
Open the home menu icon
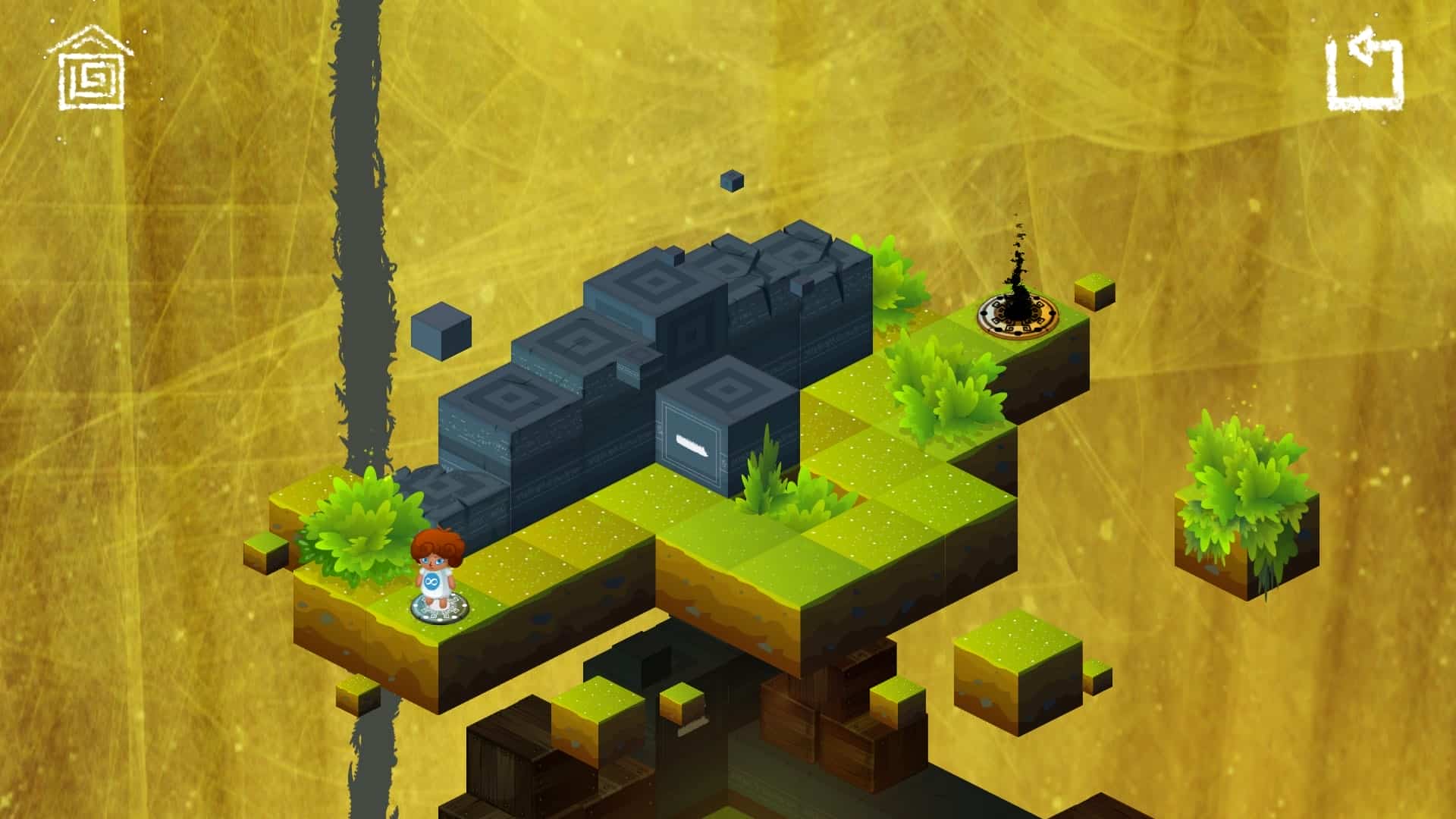pyautogui.click(x=91, y=70)
